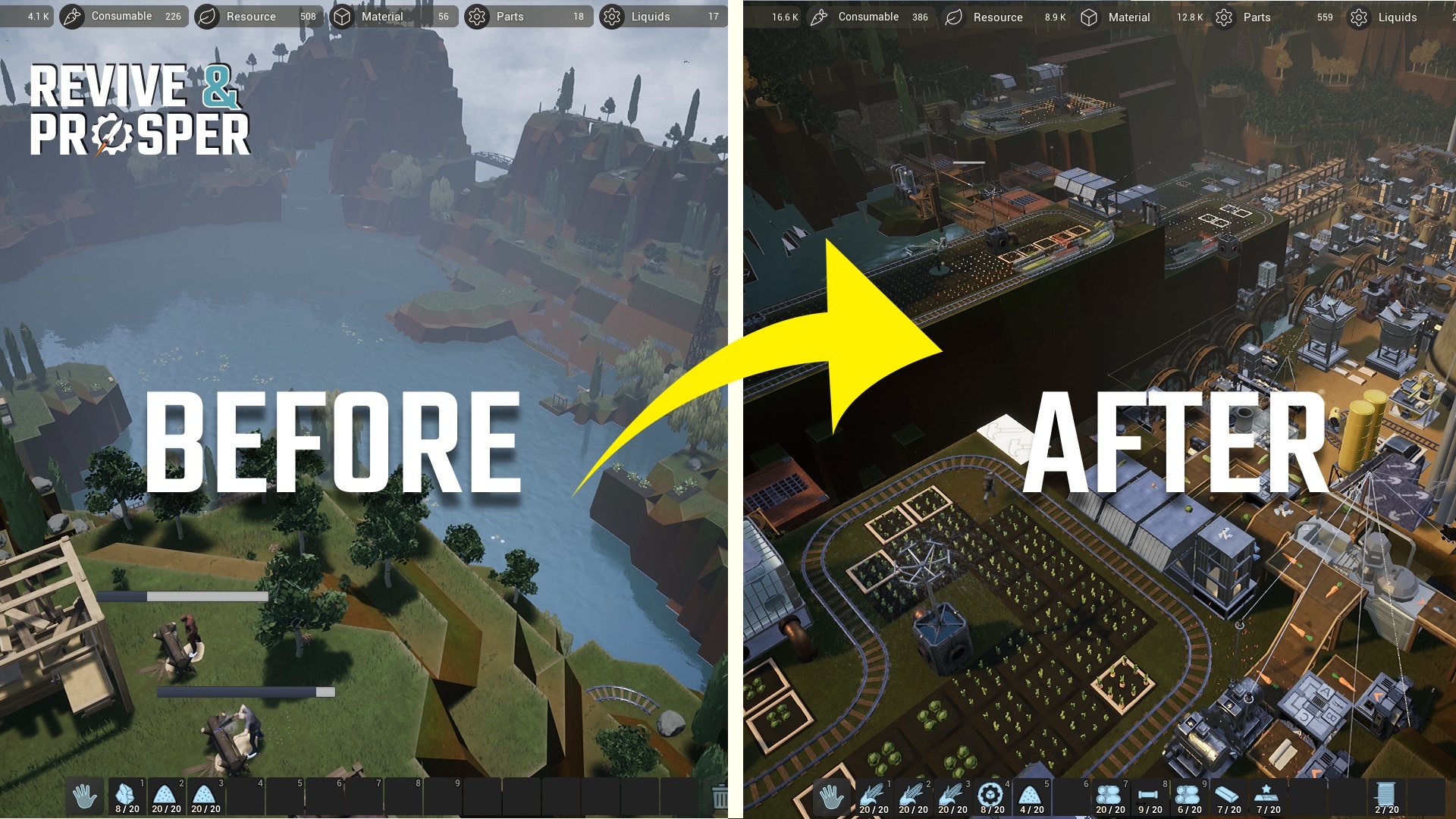Toggle the sand pile in right hotbar slot 5
The image size is (1456, 819).
click(x=1031, y=796)
